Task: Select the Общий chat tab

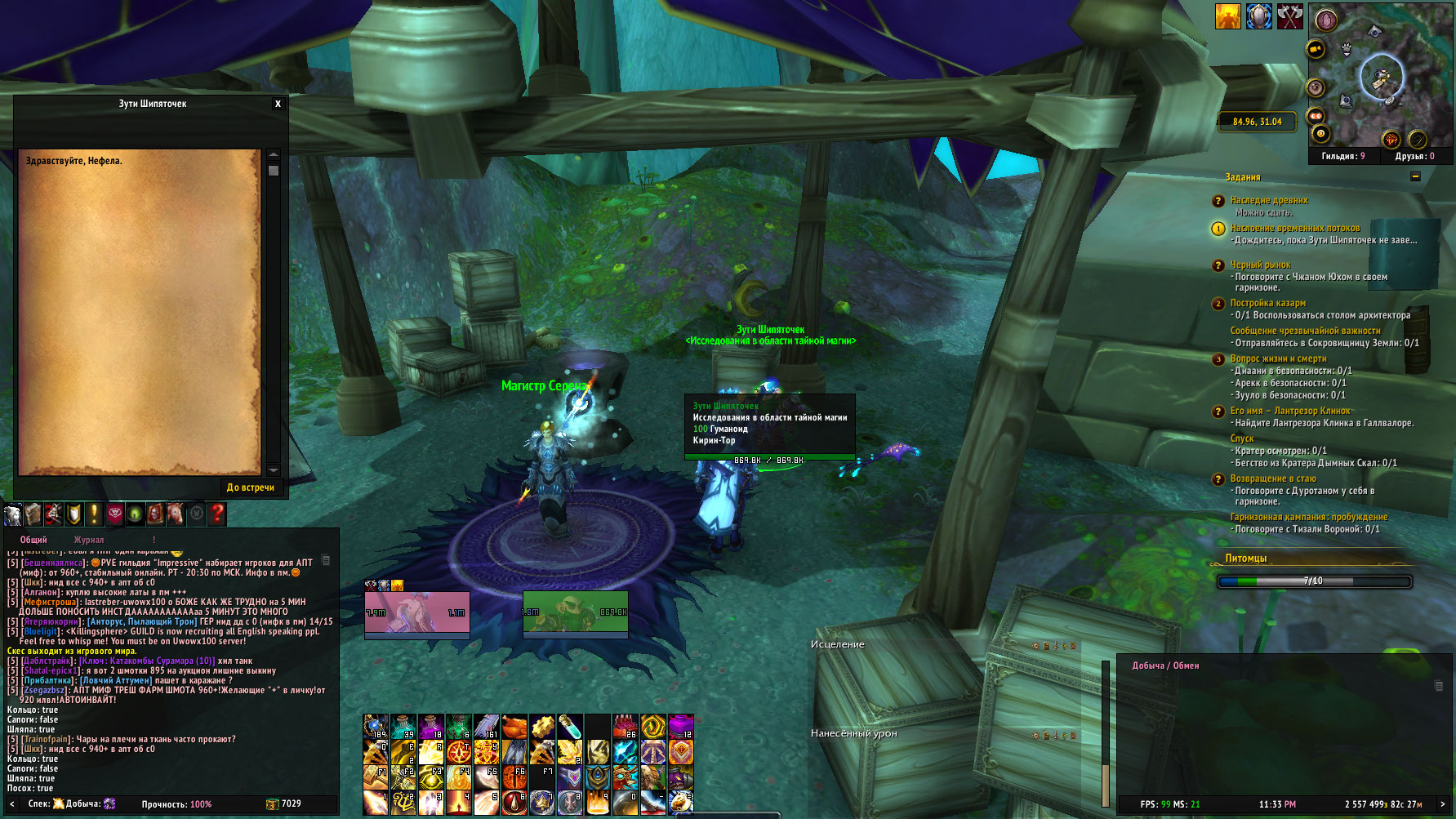Action: [x=33, y=540]
